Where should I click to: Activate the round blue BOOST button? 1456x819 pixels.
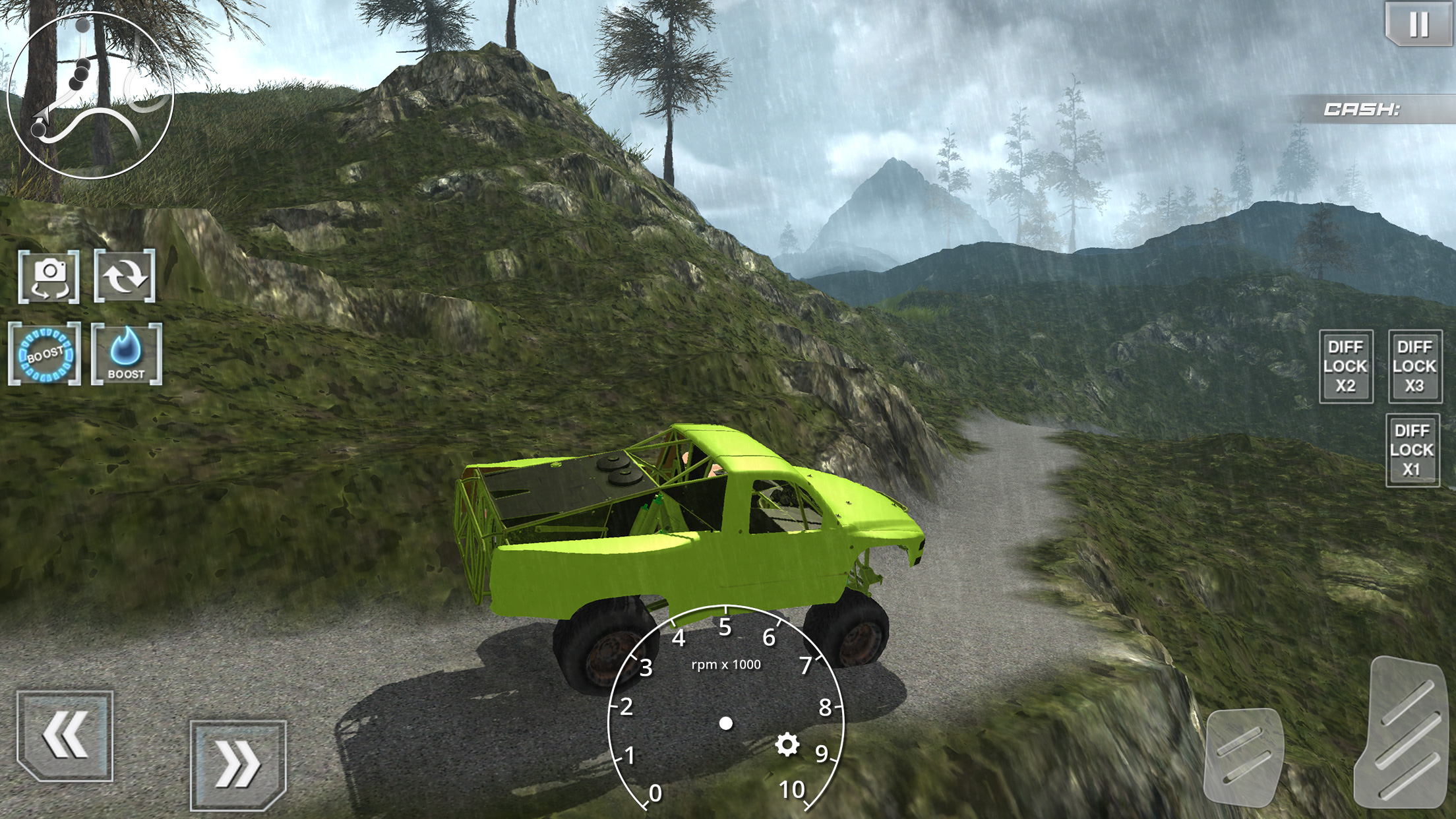coord(45,355)
